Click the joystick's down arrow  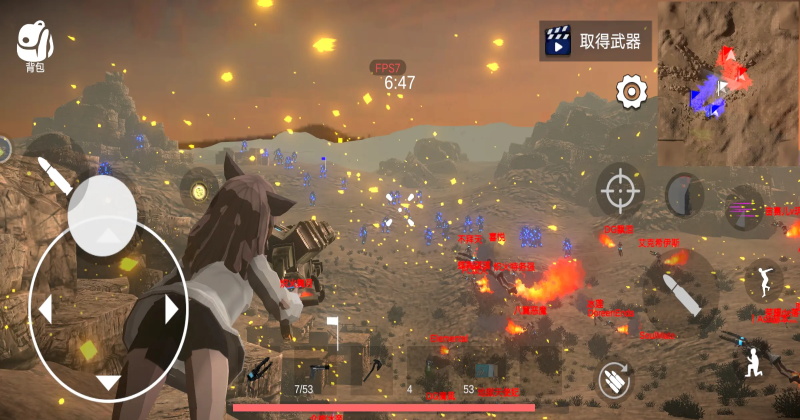pos(108,382)
